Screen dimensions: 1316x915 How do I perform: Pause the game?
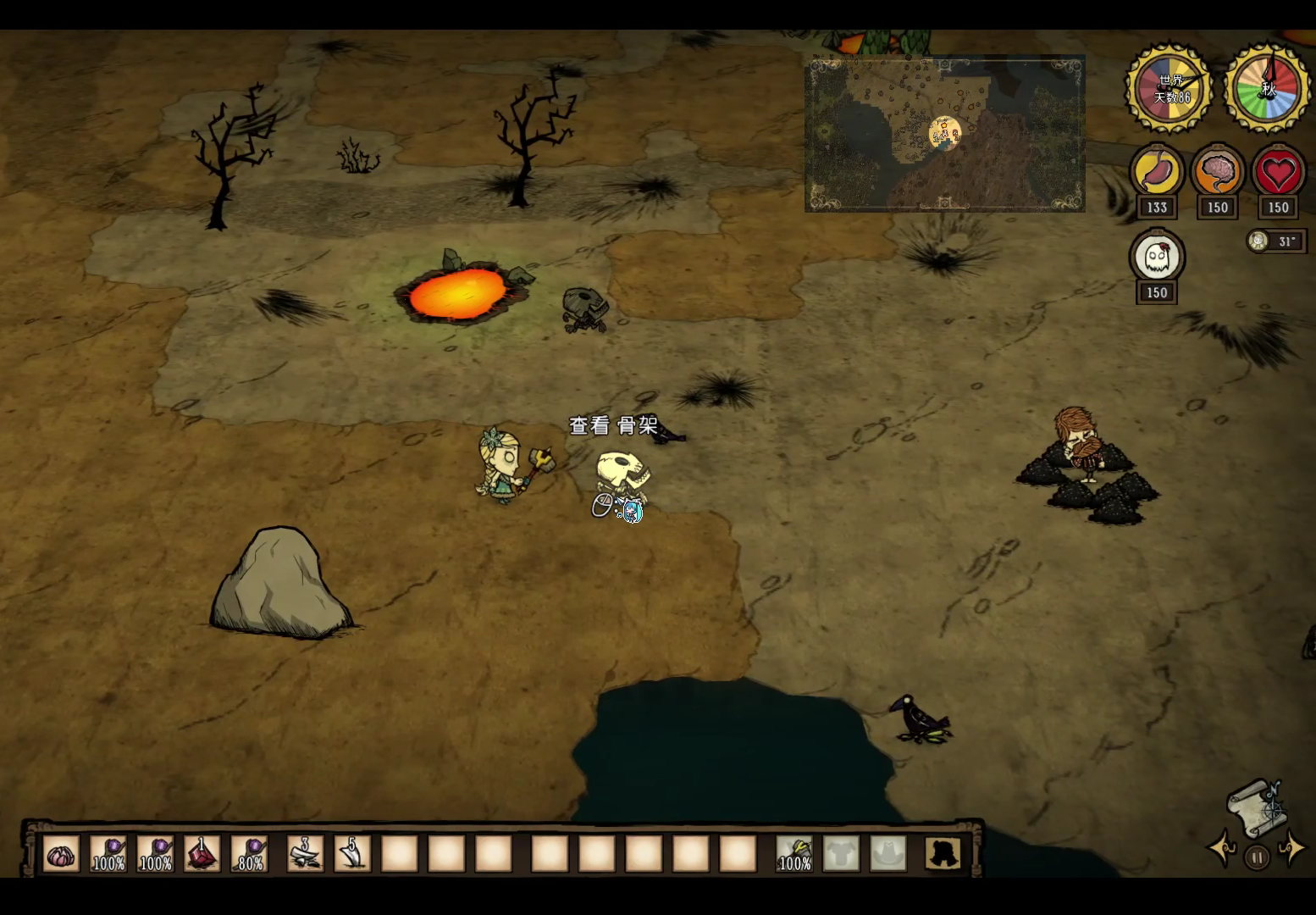pos(1257,857)
